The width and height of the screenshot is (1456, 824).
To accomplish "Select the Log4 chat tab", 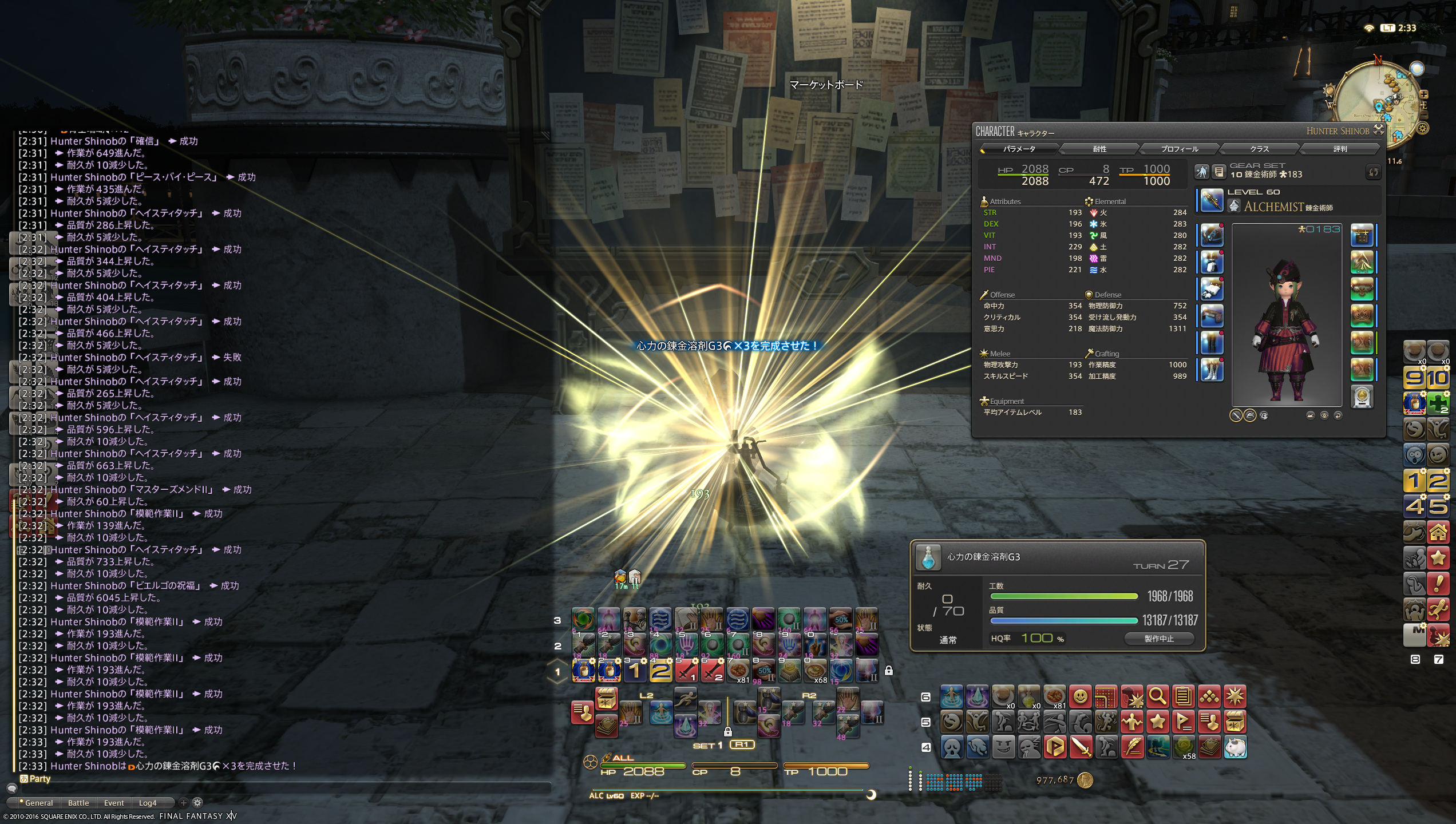I will [x=148, y=803].
